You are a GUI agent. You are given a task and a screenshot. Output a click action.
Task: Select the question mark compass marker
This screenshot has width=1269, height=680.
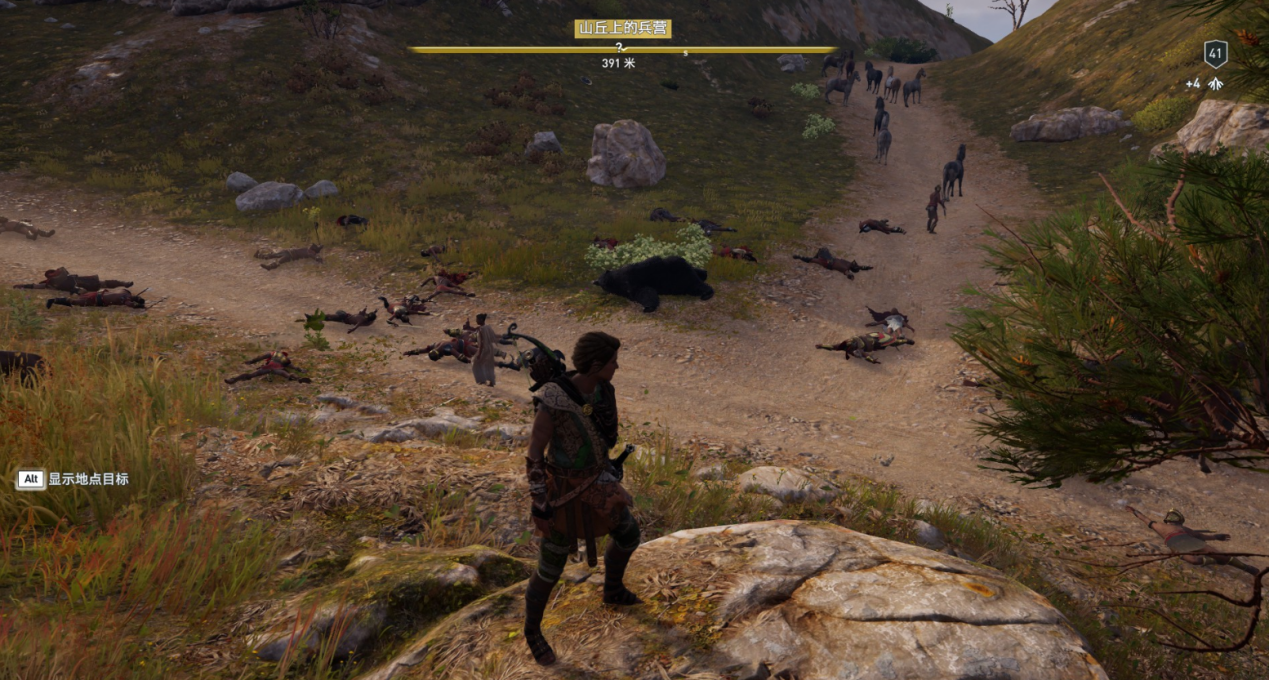[620, 46]
